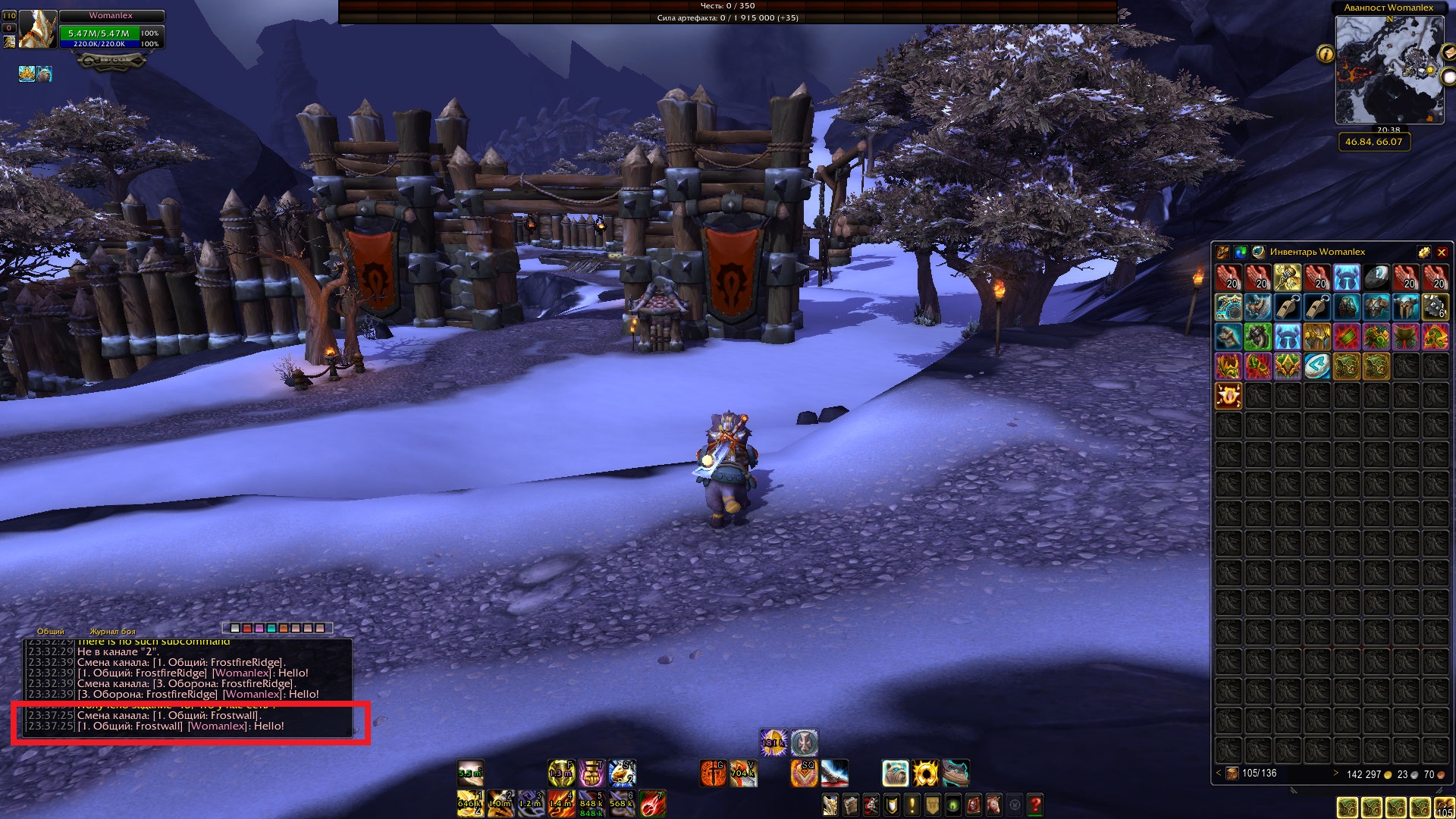This screenshot has width=1456, height=819.
Task: Open the minimap
Action: tap(1389, 69)
